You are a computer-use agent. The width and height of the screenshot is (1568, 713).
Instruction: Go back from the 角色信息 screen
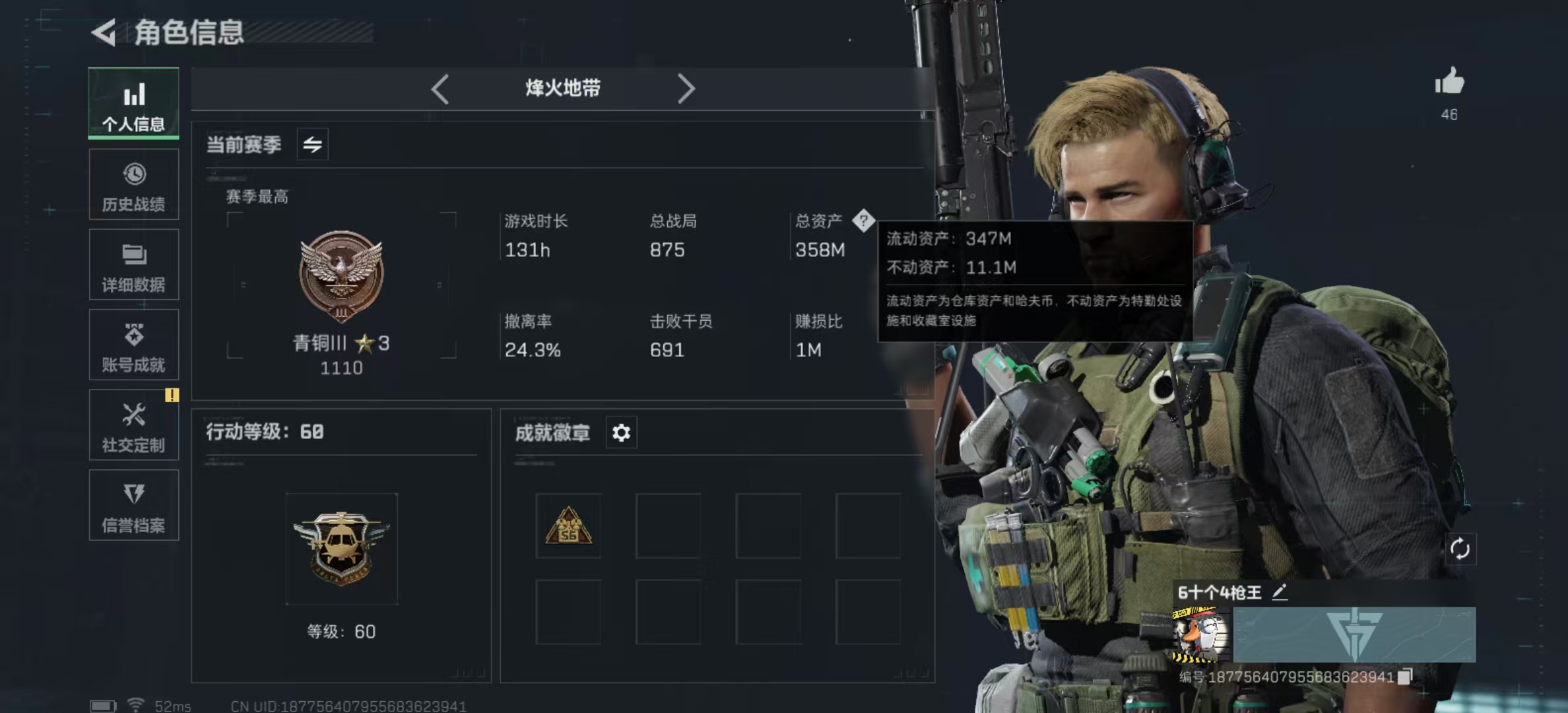pyautogui.click(x=104, y=32)
